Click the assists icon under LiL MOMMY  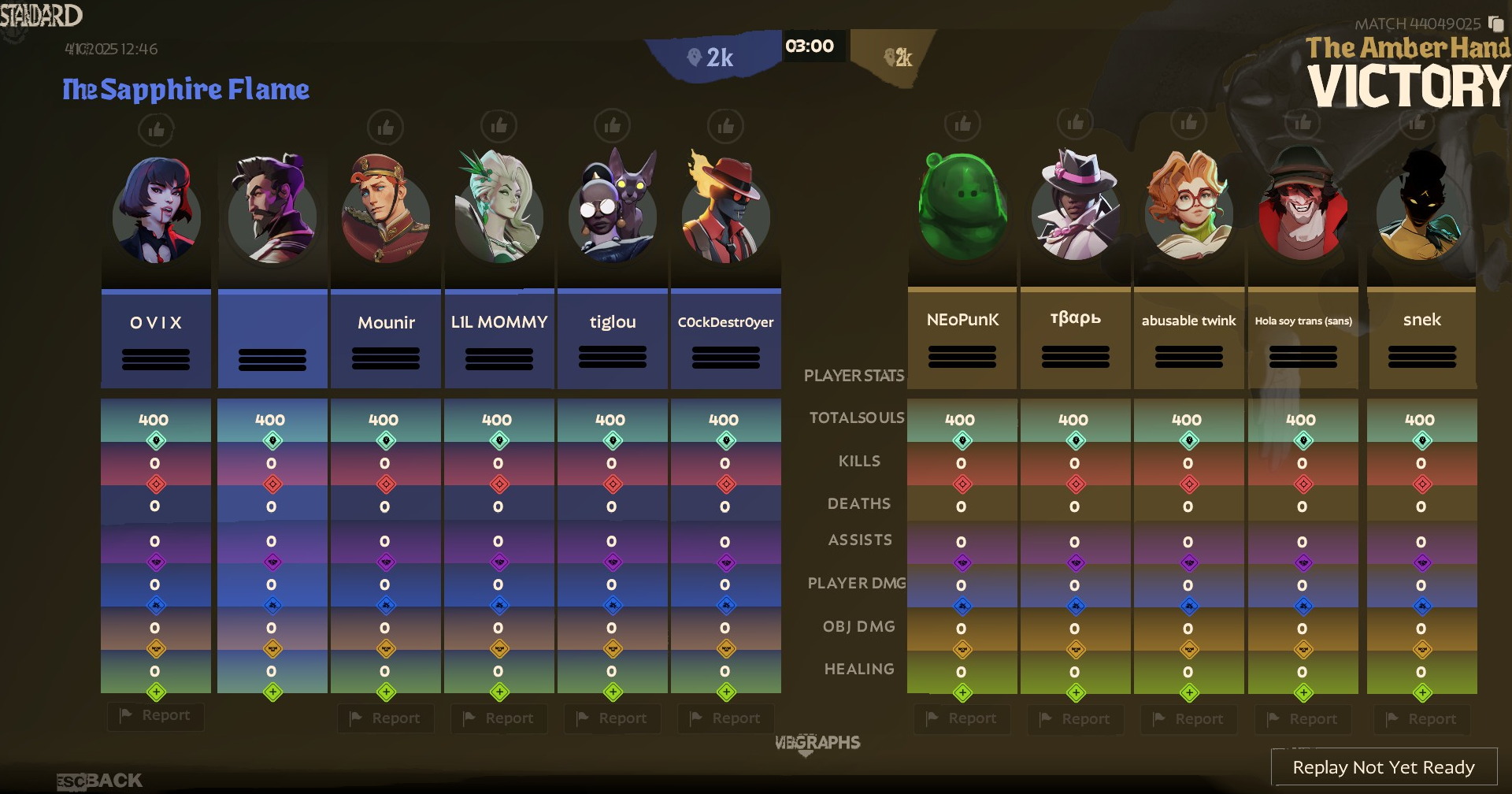click(499, 562)
